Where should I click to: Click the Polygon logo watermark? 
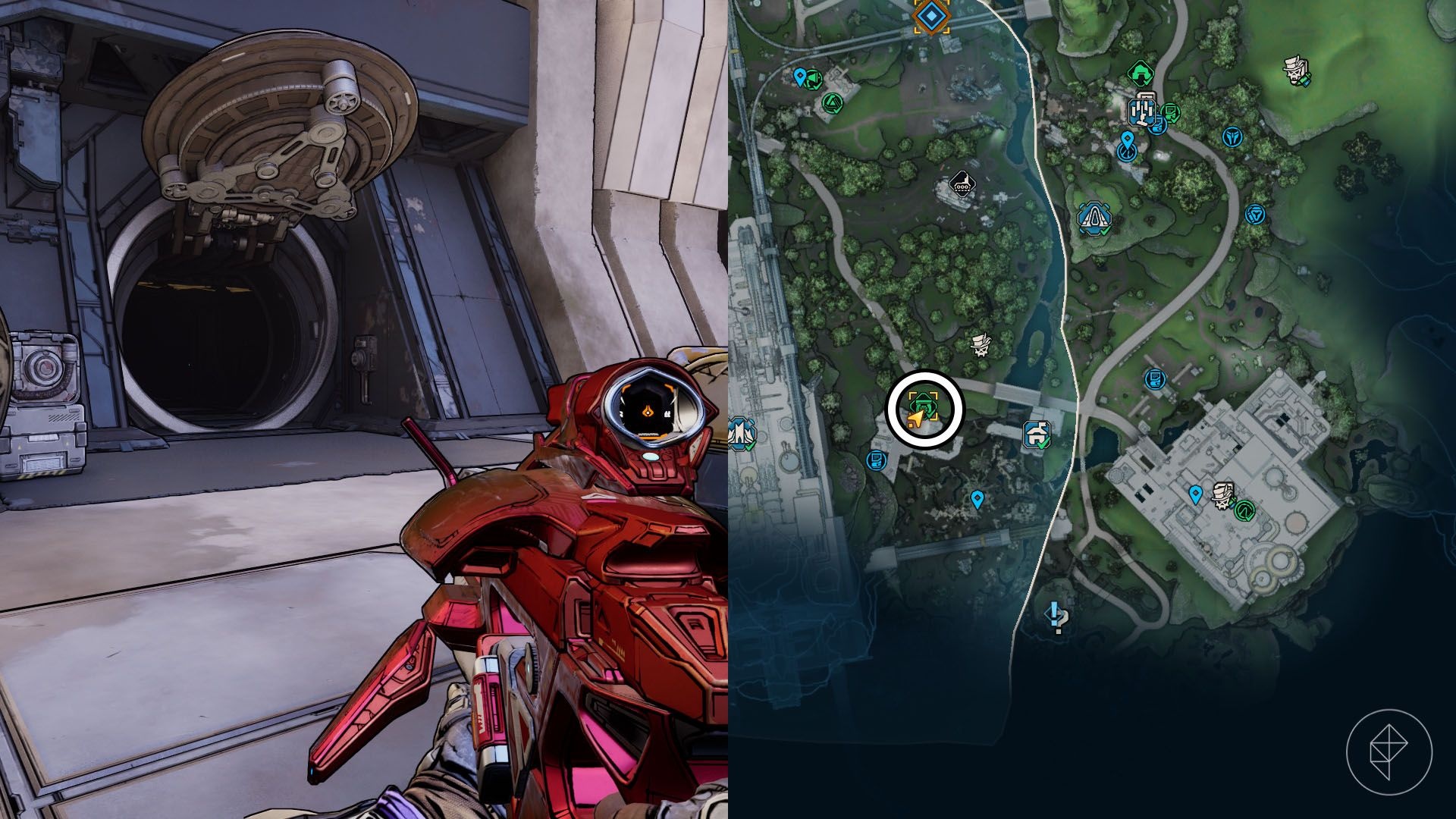(x=1389, y=752)
